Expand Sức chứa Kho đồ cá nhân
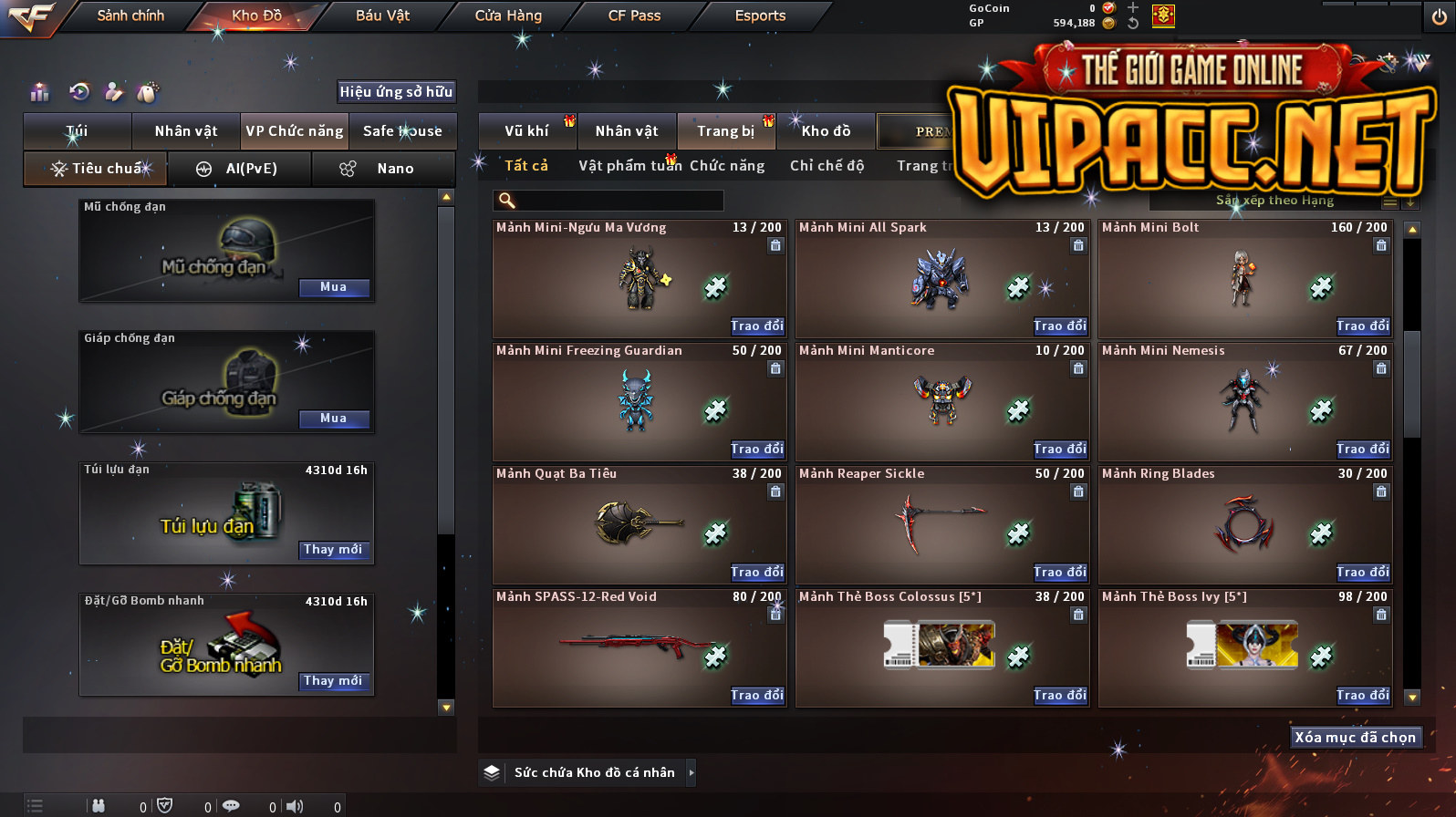 [x=691, y=773]
